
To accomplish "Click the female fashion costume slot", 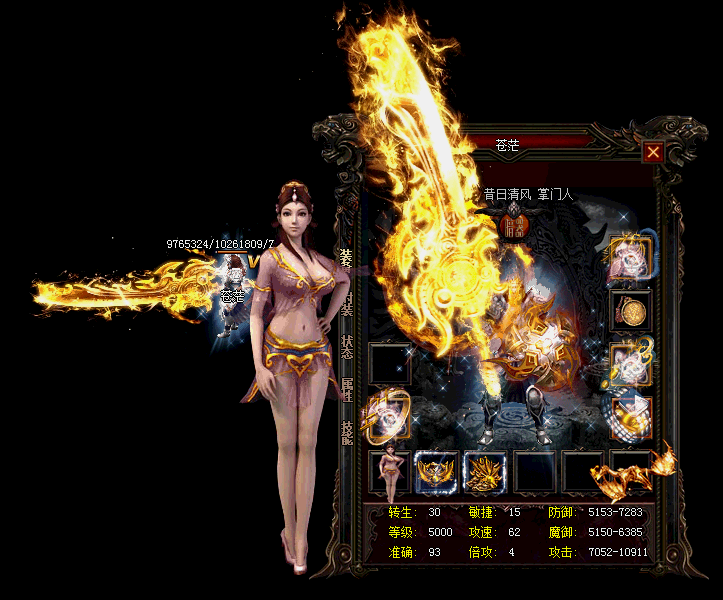I will (389, 472).
